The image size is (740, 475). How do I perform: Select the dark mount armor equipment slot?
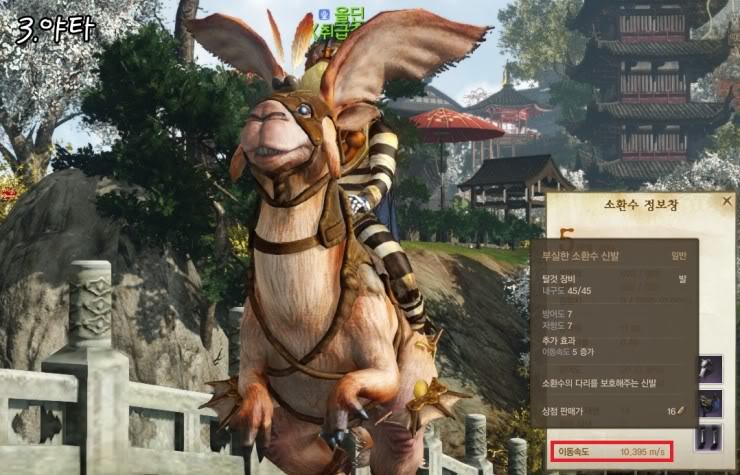(x=711, y=403)
